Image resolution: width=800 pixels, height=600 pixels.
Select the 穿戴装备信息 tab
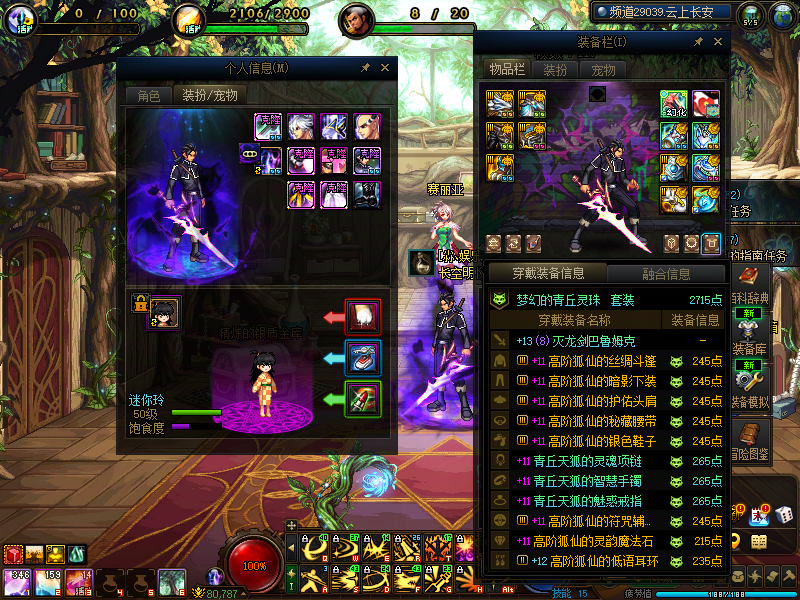[547, 273]
